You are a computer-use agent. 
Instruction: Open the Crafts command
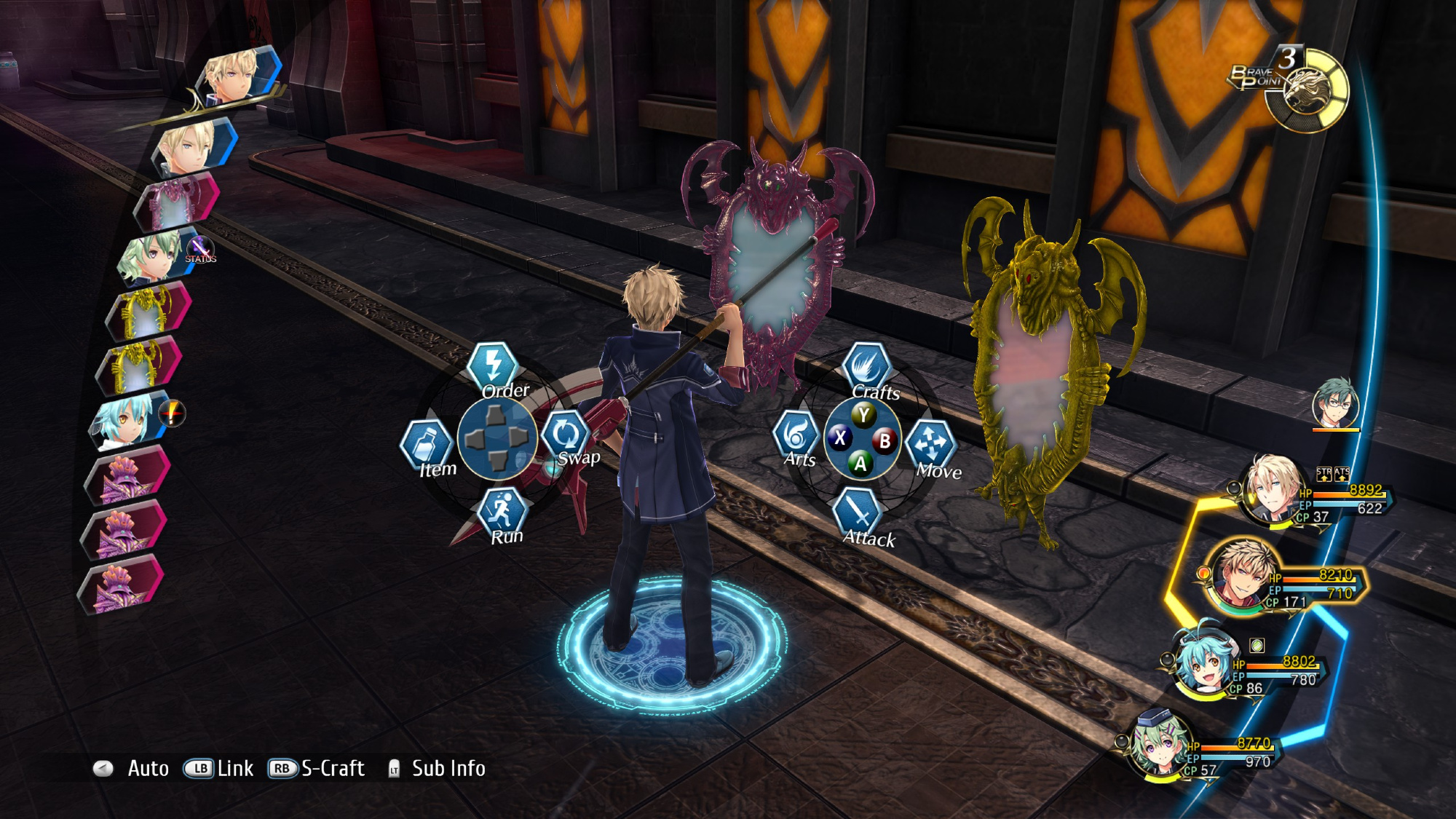coord(866,366)
